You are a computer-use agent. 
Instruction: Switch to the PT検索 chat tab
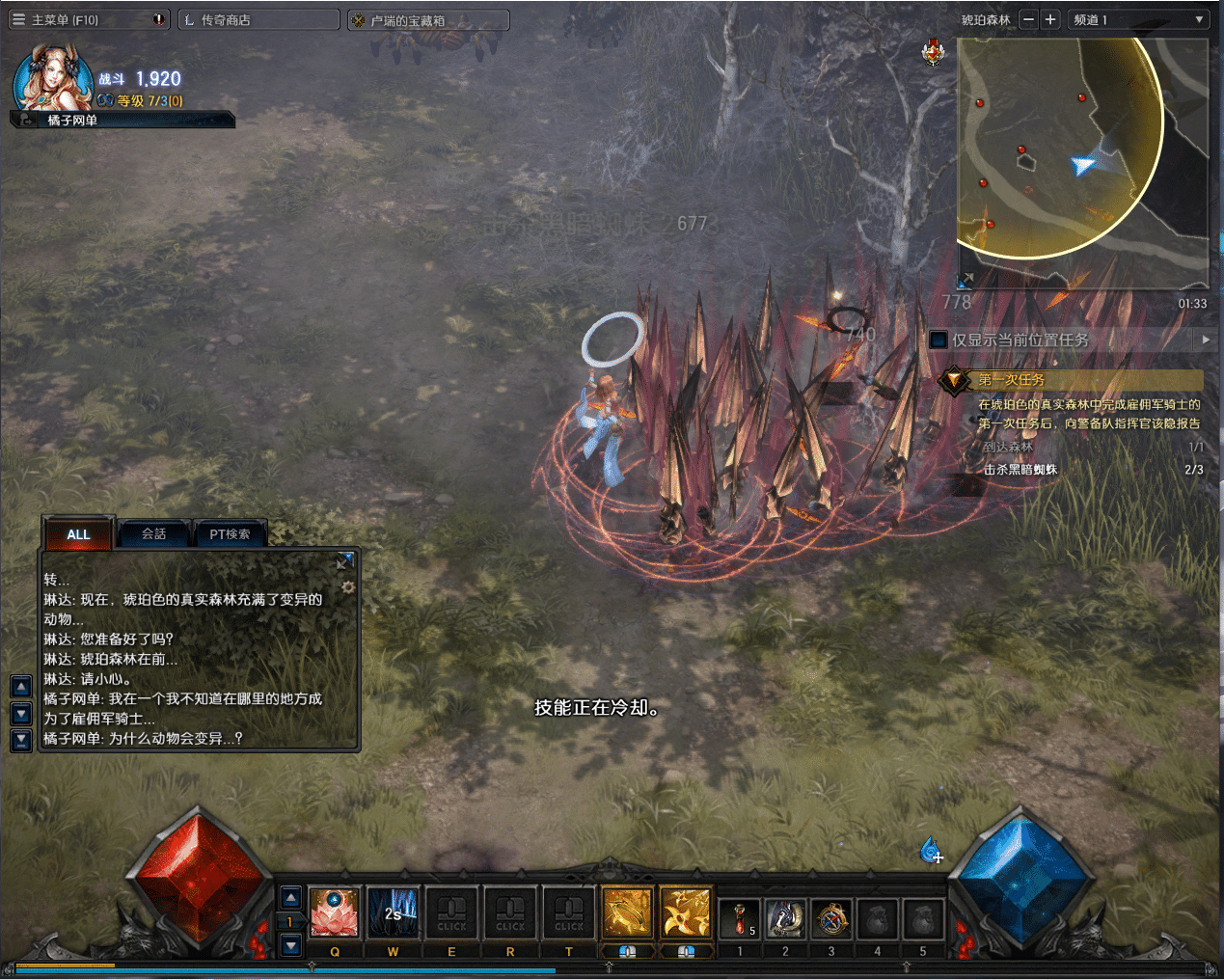[x=230, y=533]
